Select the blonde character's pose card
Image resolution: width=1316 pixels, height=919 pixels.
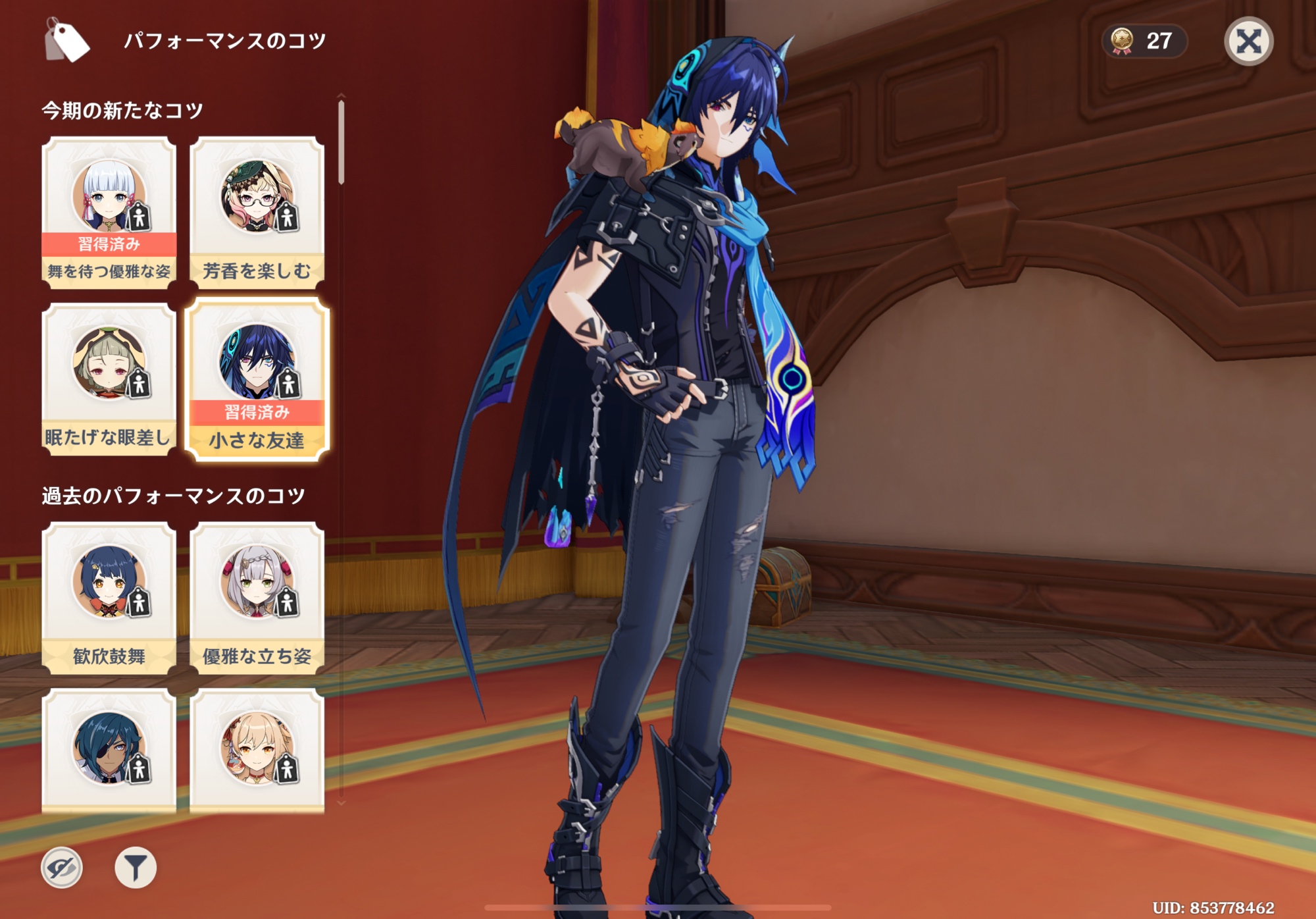(x=257, y=750)
